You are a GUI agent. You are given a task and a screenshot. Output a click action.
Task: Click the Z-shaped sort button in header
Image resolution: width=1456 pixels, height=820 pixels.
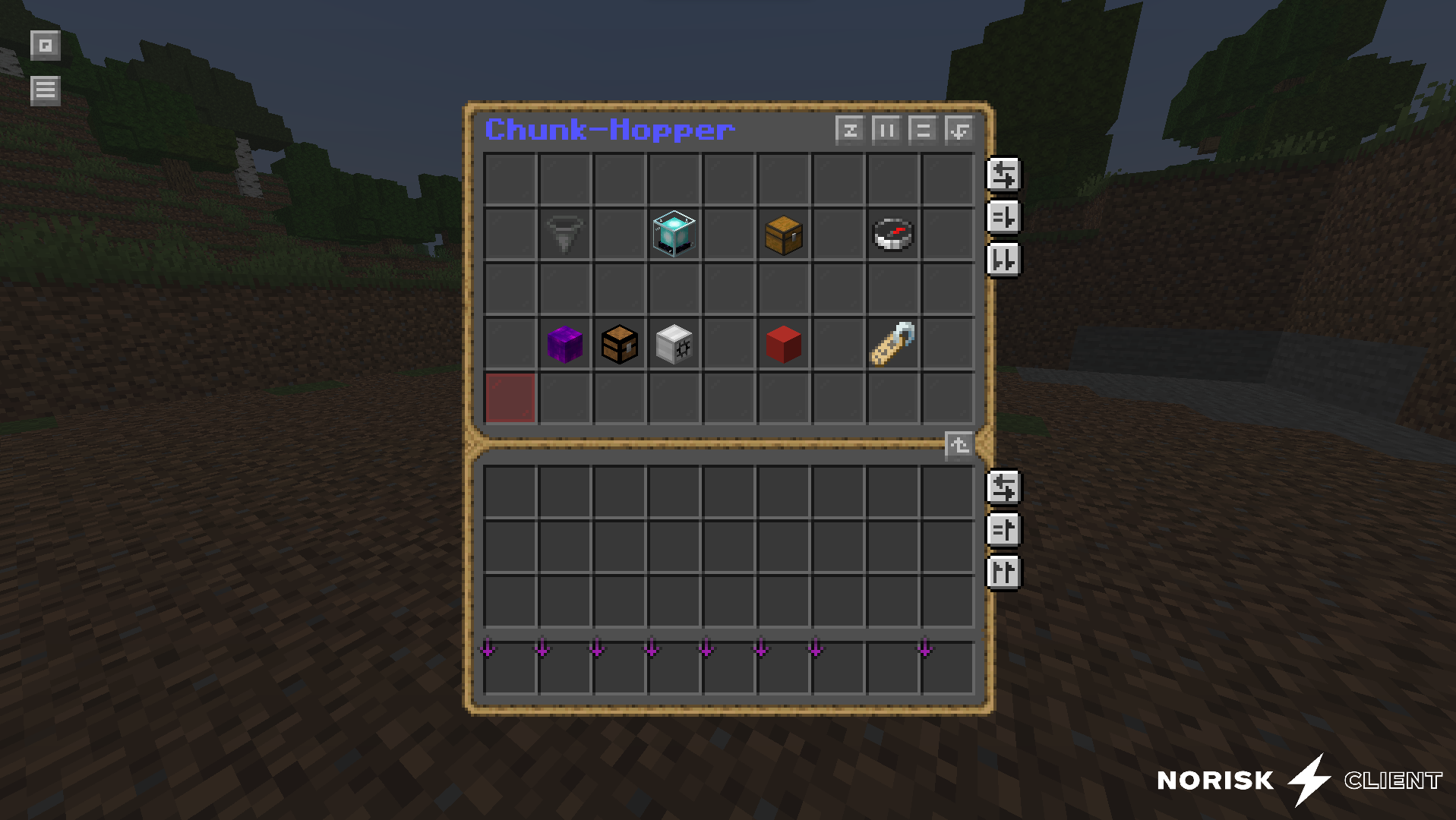pyautogui.click(x=849, y=130)
